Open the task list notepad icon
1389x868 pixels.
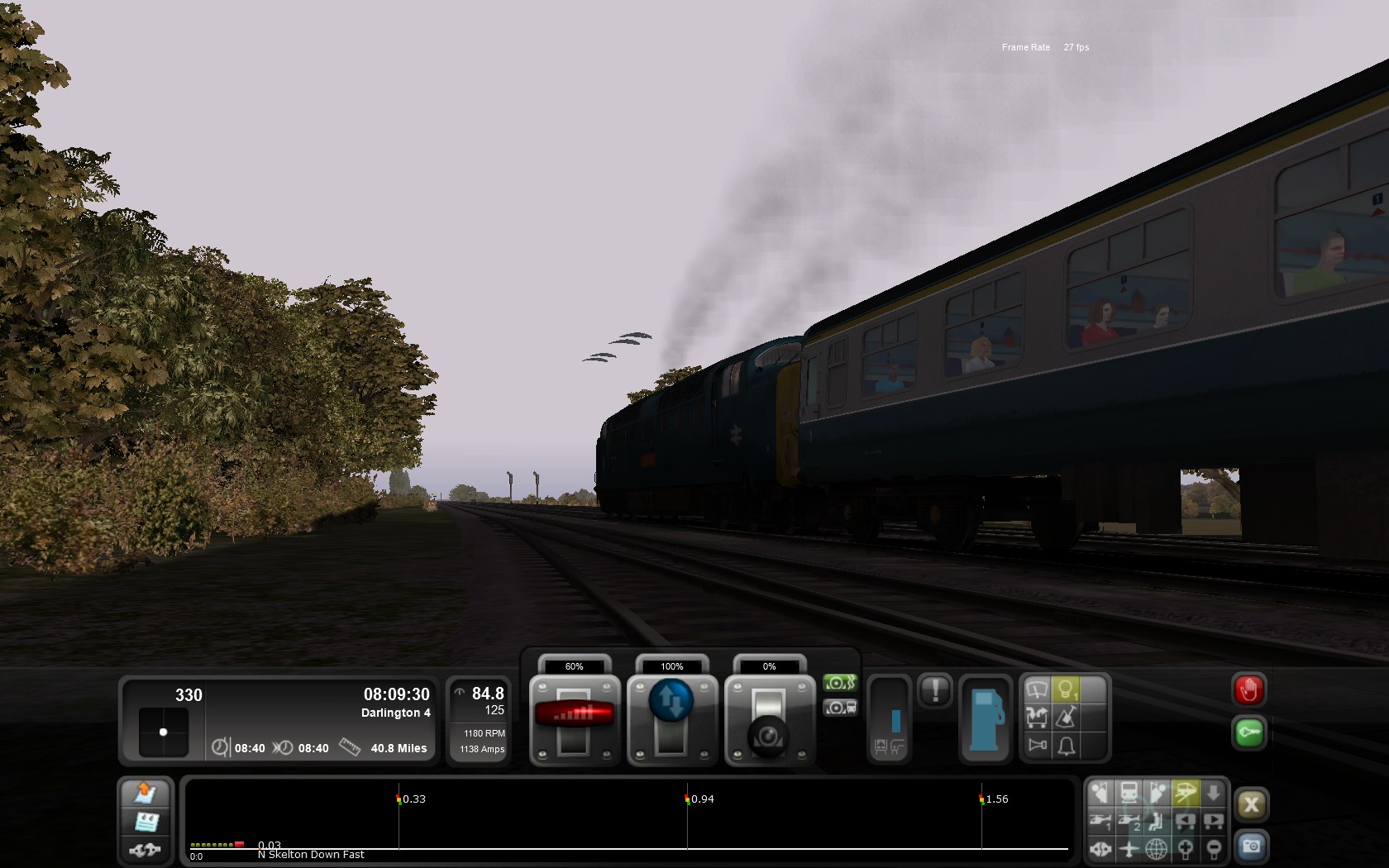click(x=146, y=822)
